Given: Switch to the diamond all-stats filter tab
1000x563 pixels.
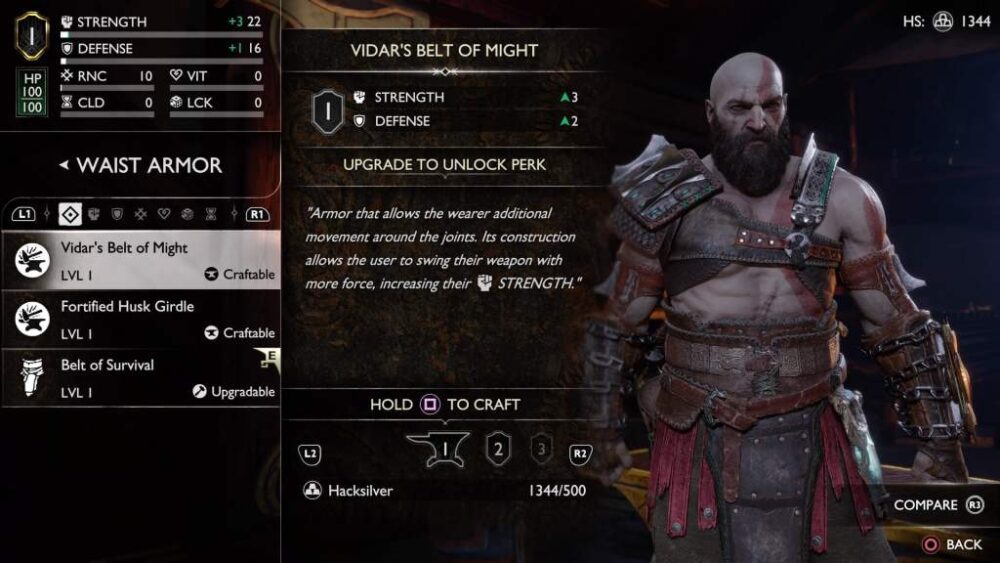Looking at the screenshot, I should click(x=70, y=213).
